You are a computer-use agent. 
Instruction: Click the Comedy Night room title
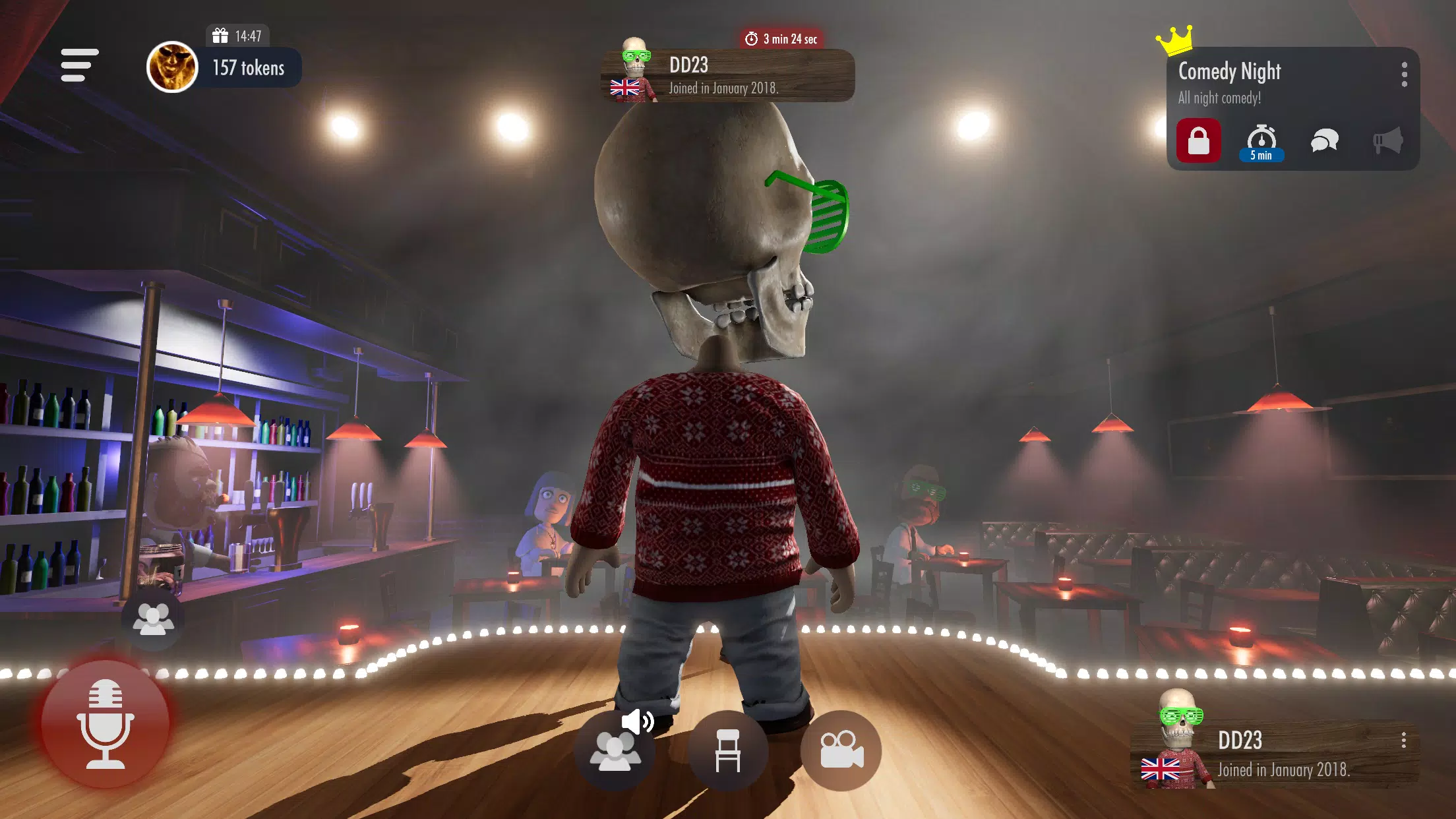pos(1228,71)
